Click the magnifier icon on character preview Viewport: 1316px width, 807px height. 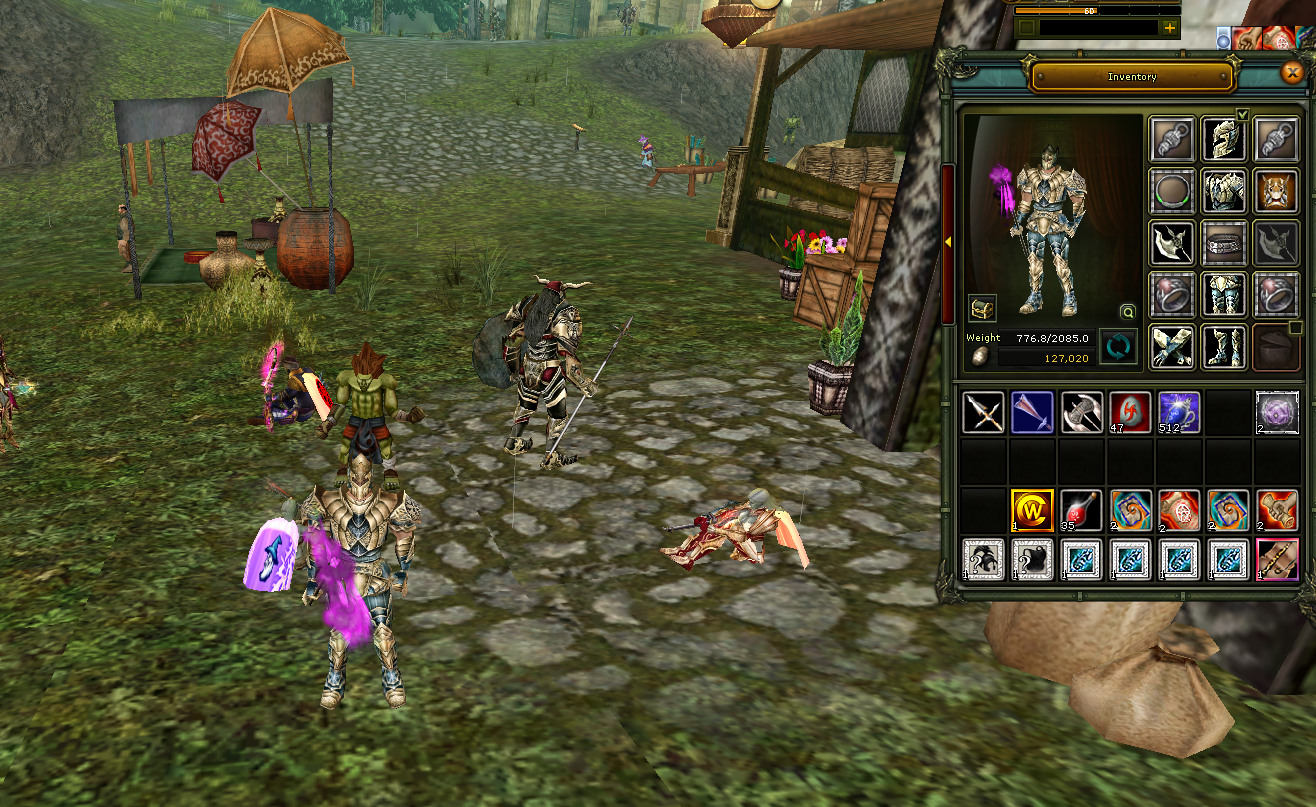[1128, 311]
